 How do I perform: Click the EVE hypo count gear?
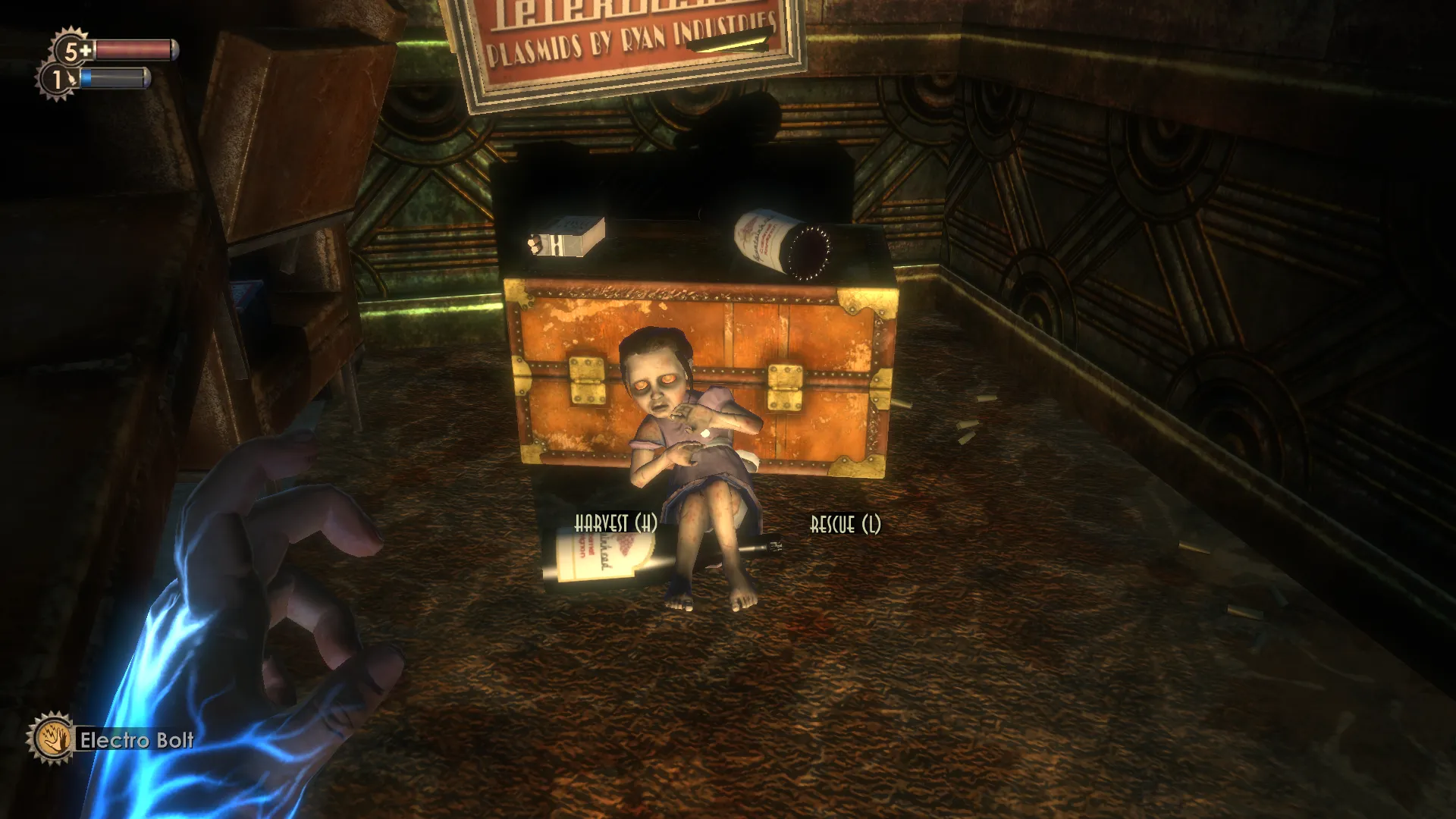(x=58, y=79)
